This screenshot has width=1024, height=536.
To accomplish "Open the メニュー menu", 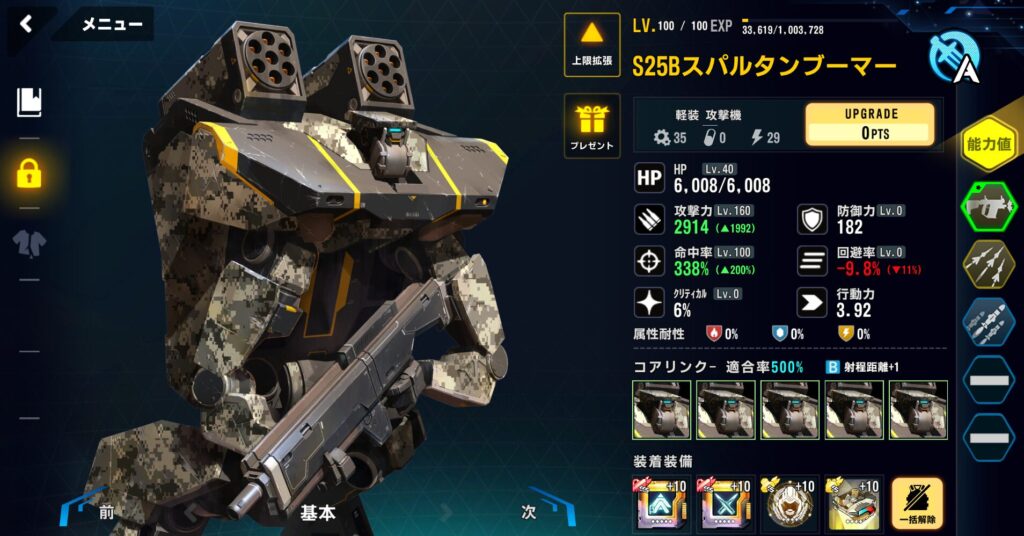I will pyautogui.click(x=111, y=24).
